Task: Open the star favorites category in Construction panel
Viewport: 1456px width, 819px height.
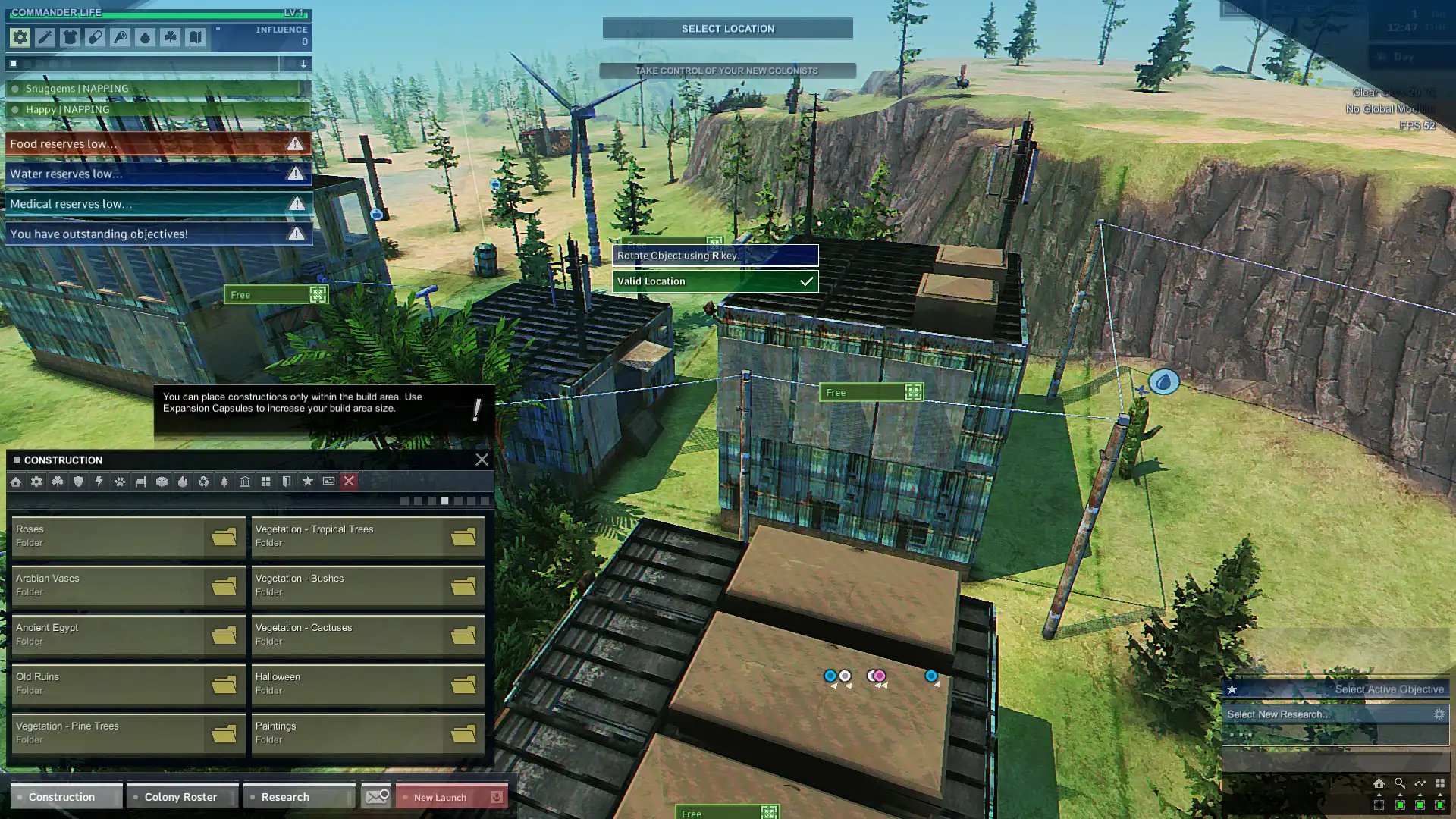Action: 308,481
